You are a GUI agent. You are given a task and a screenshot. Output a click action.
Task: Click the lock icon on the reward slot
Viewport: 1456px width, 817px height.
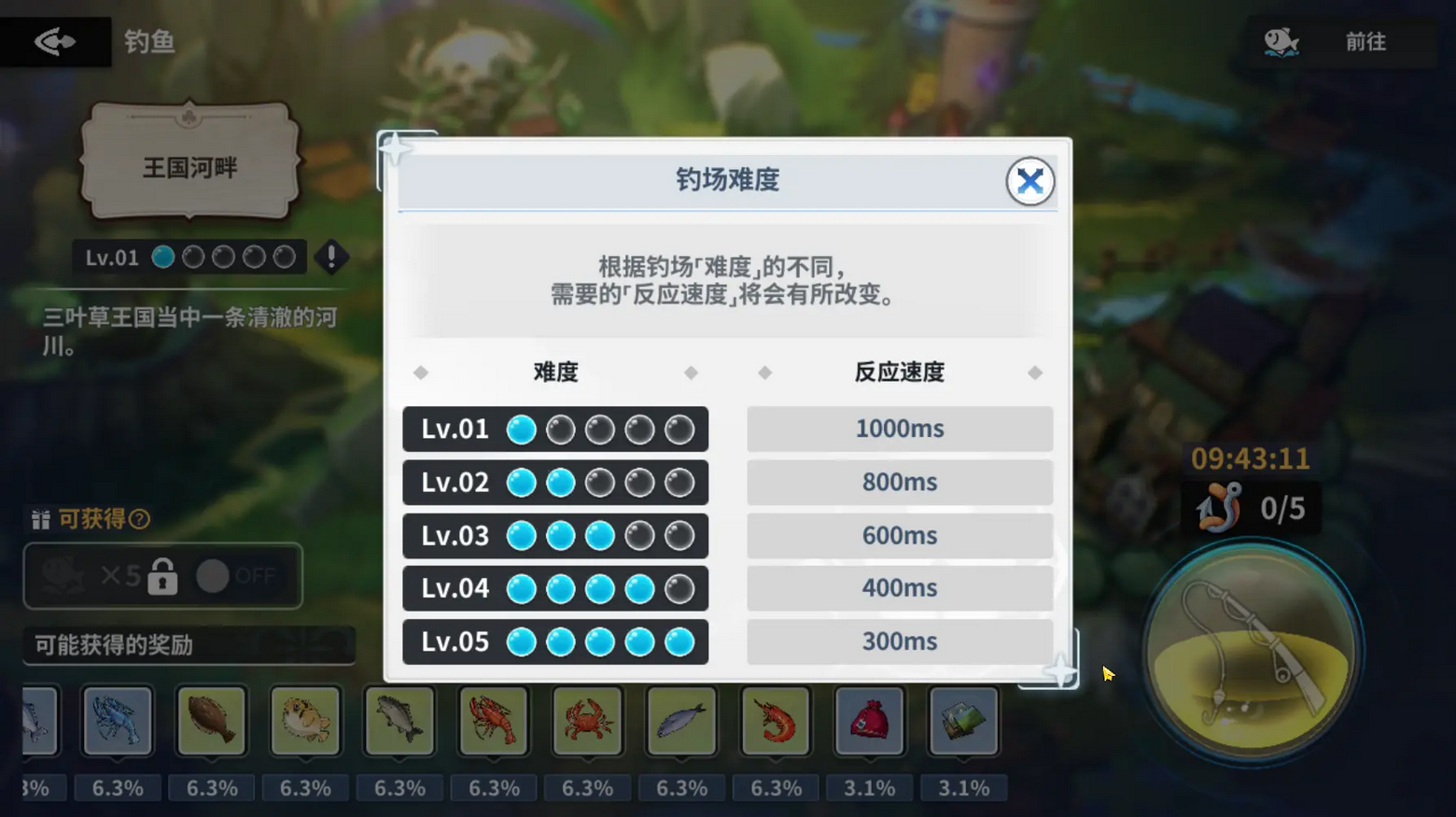[x=164, y=576]
